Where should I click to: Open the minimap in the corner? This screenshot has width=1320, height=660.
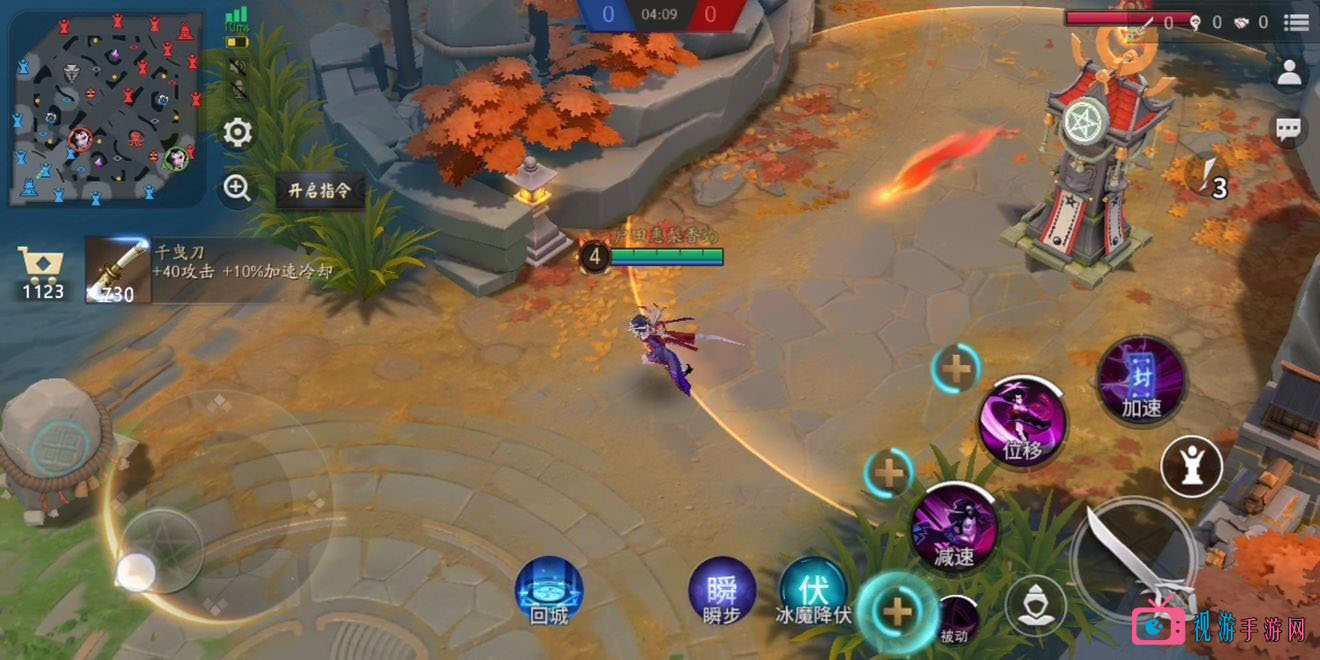[107, 108]
